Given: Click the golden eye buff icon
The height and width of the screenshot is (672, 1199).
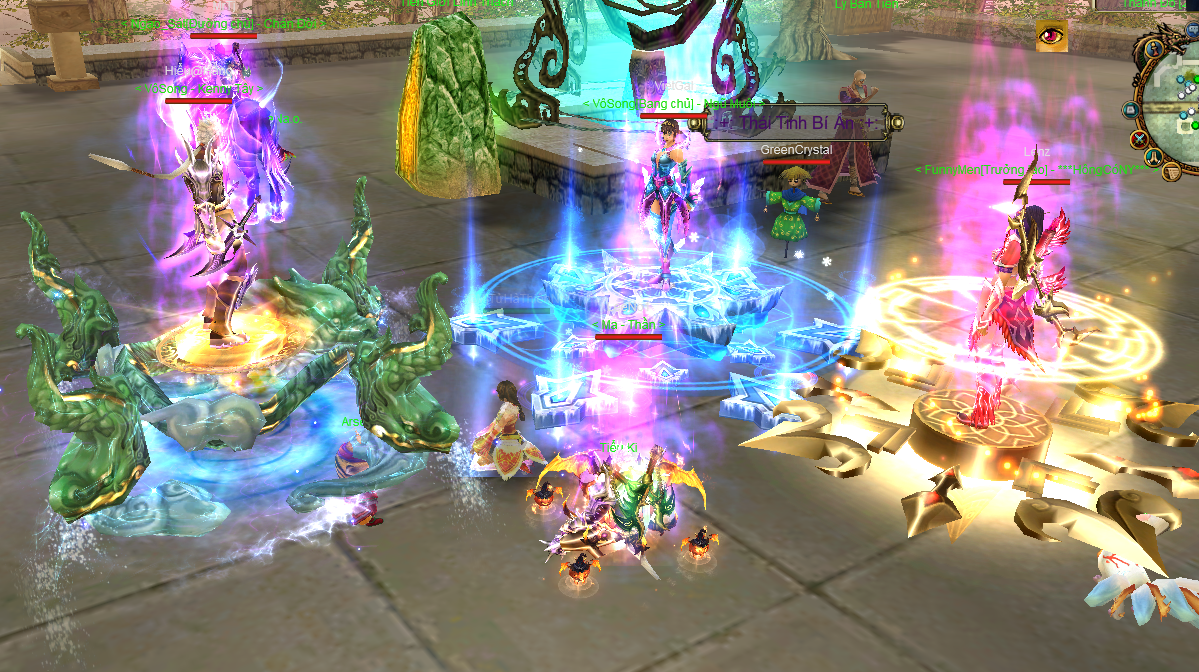Looking at the screenshot, I should coord(1050,35).
